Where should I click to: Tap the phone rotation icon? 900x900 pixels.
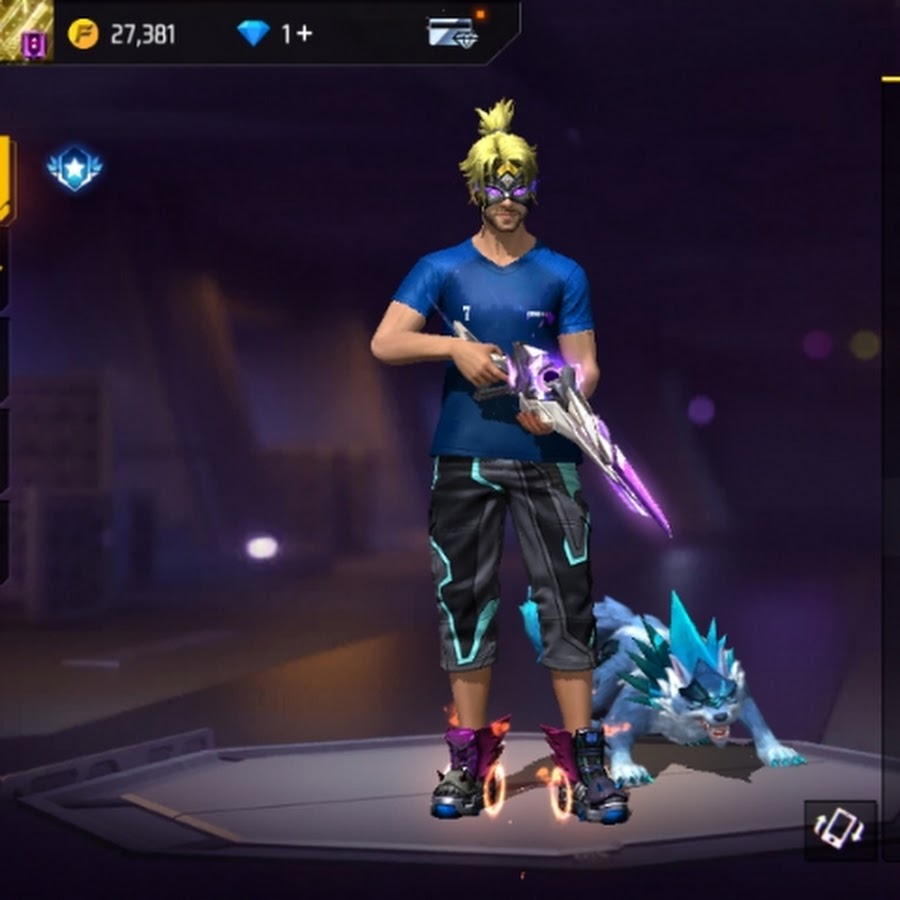point(840,830)
